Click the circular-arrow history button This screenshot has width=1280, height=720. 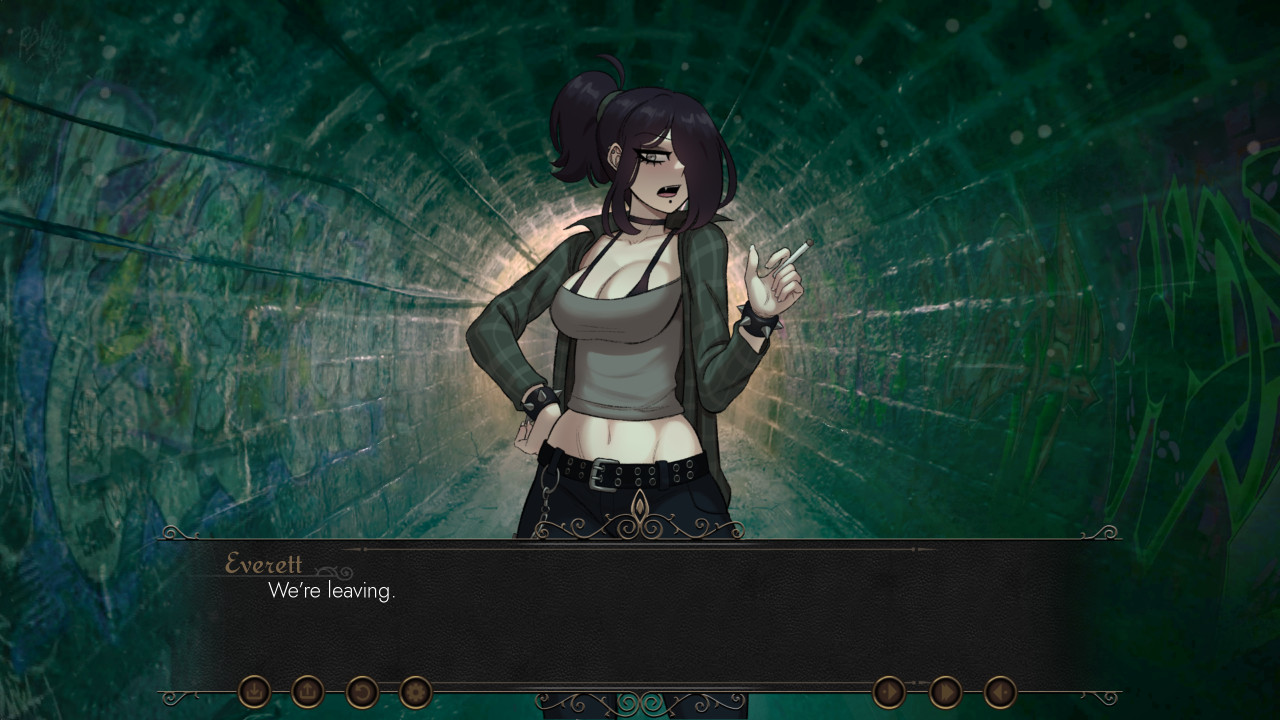pyautogui.click(x=362, y=691)
